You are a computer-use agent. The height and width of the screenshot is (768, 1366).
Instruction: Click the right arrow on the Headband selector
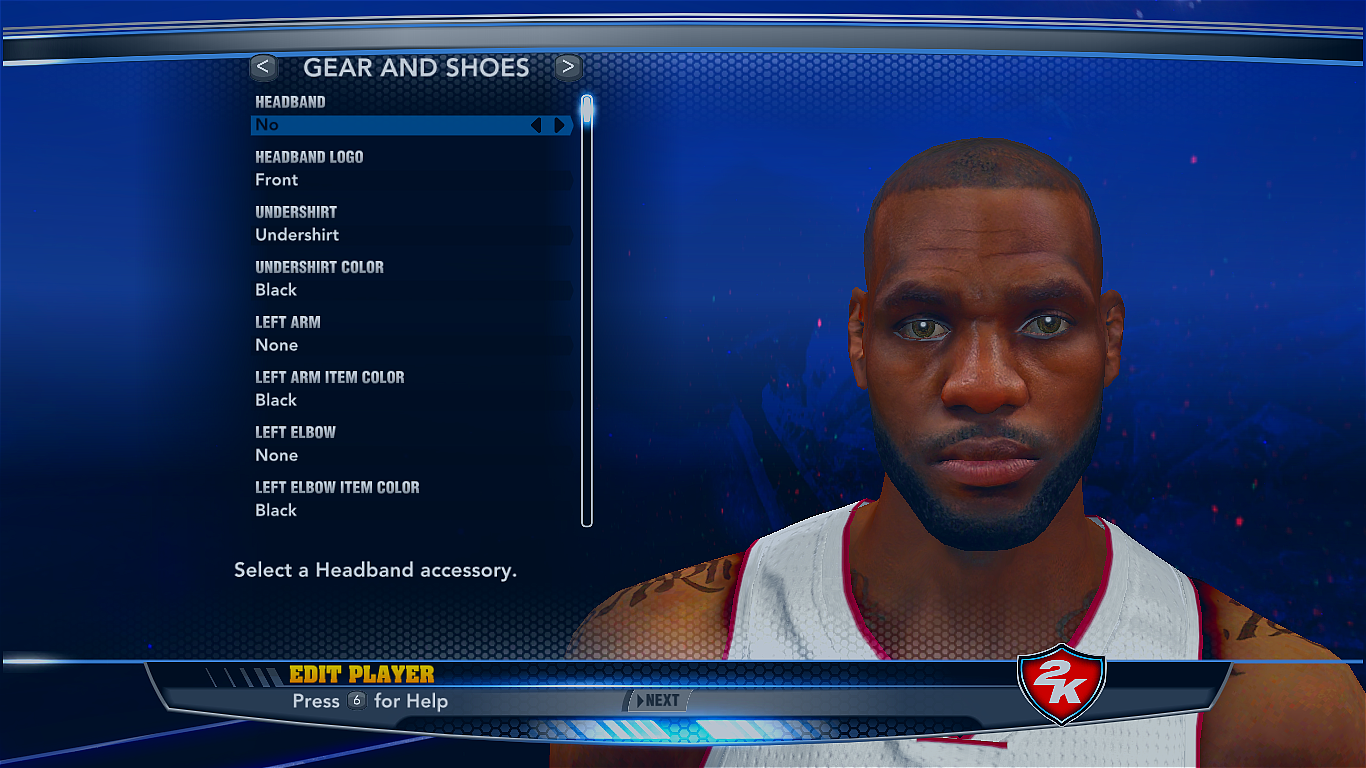(x=558, y=124)
